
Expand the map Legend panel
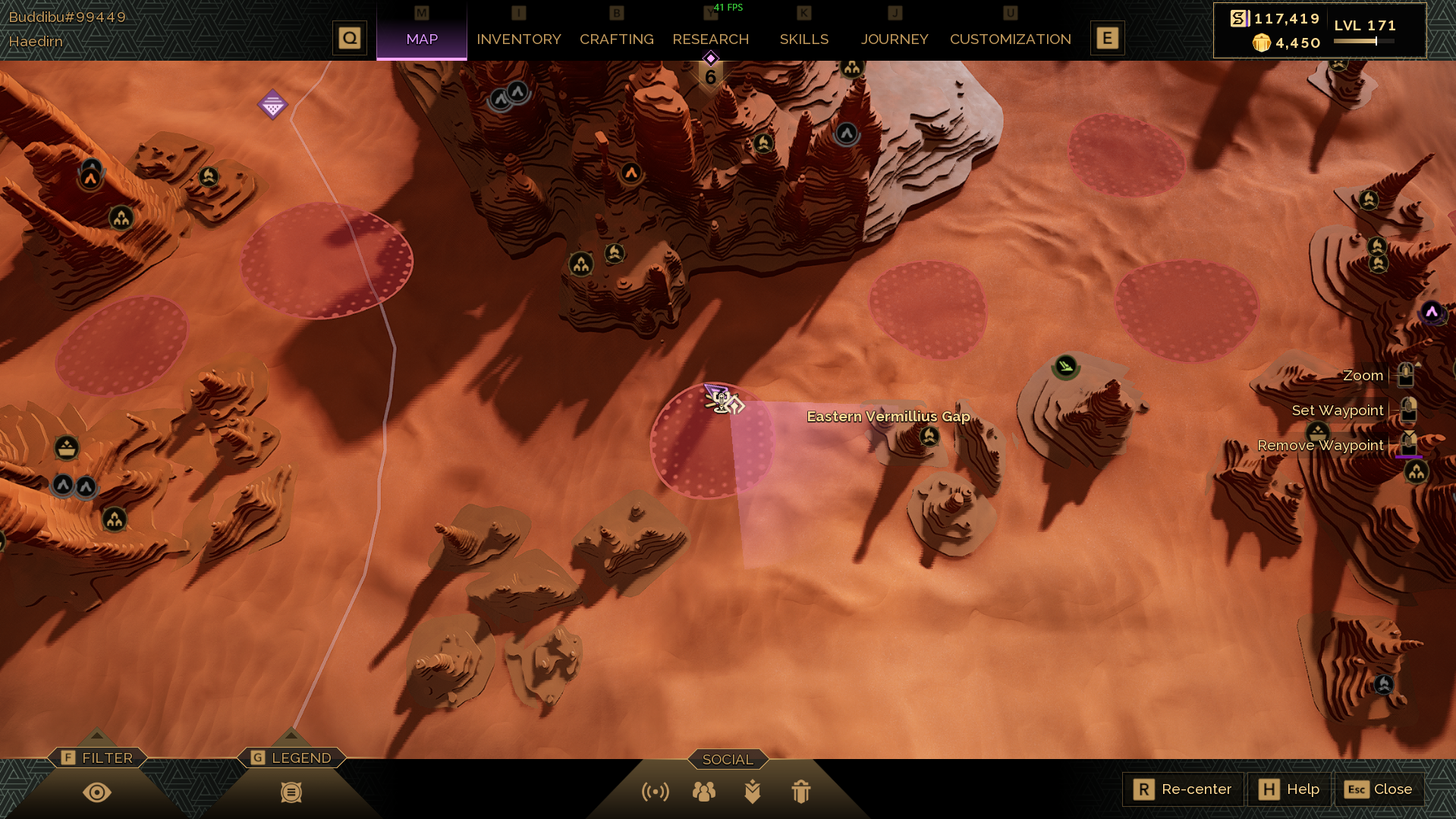(292, 758)
